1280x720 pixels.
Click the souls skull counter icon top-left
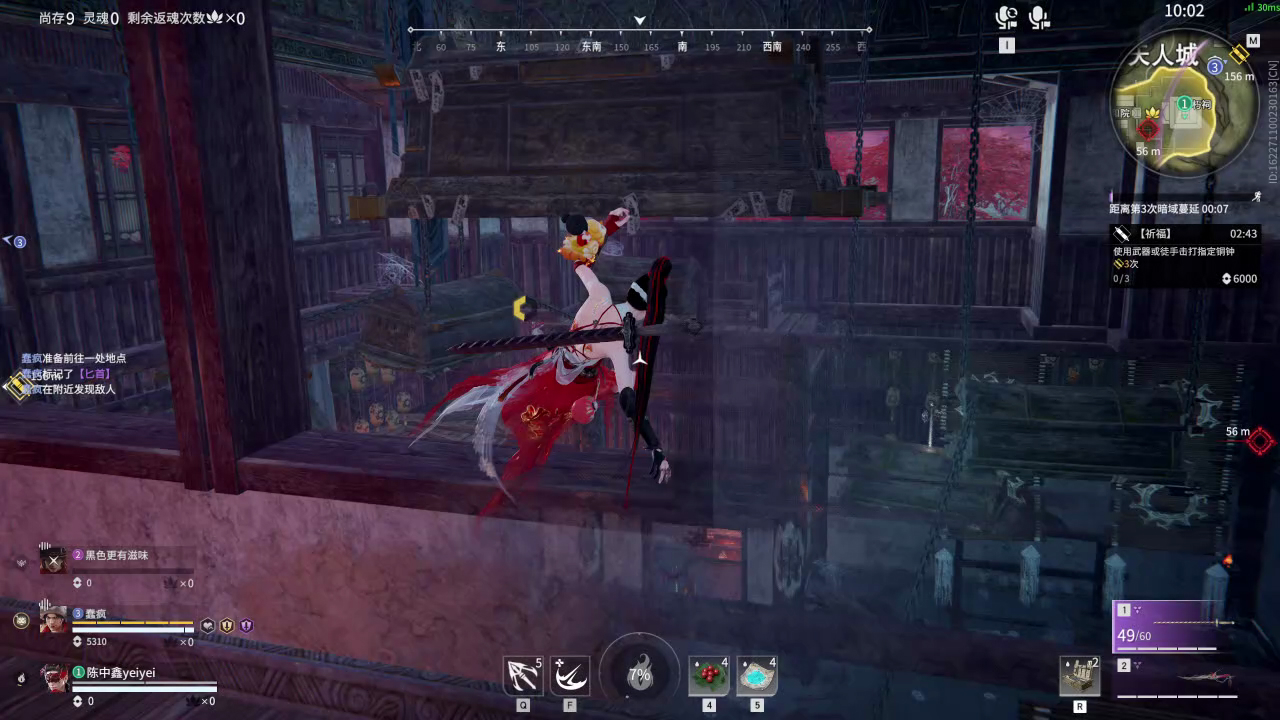[x=213, y=18]
